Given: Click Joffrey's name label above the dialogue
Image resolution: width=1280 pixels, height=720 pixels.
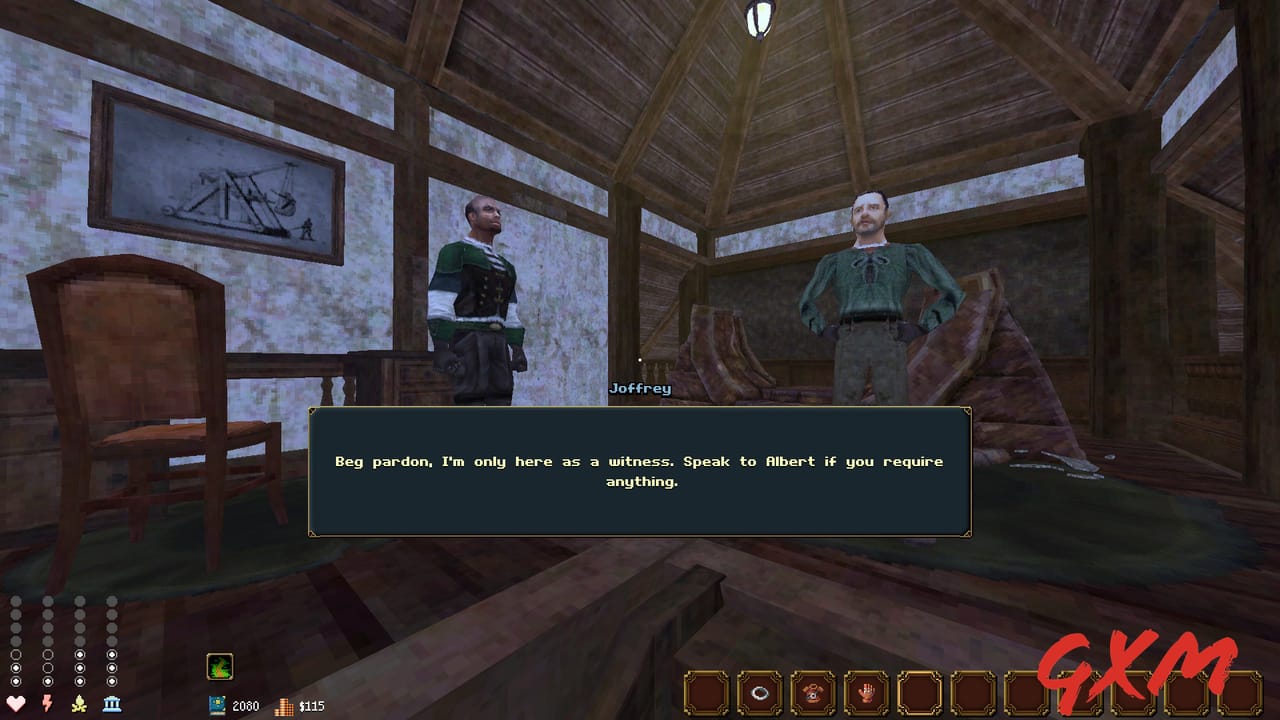Looking at the screenshot, I should (641, 389).
